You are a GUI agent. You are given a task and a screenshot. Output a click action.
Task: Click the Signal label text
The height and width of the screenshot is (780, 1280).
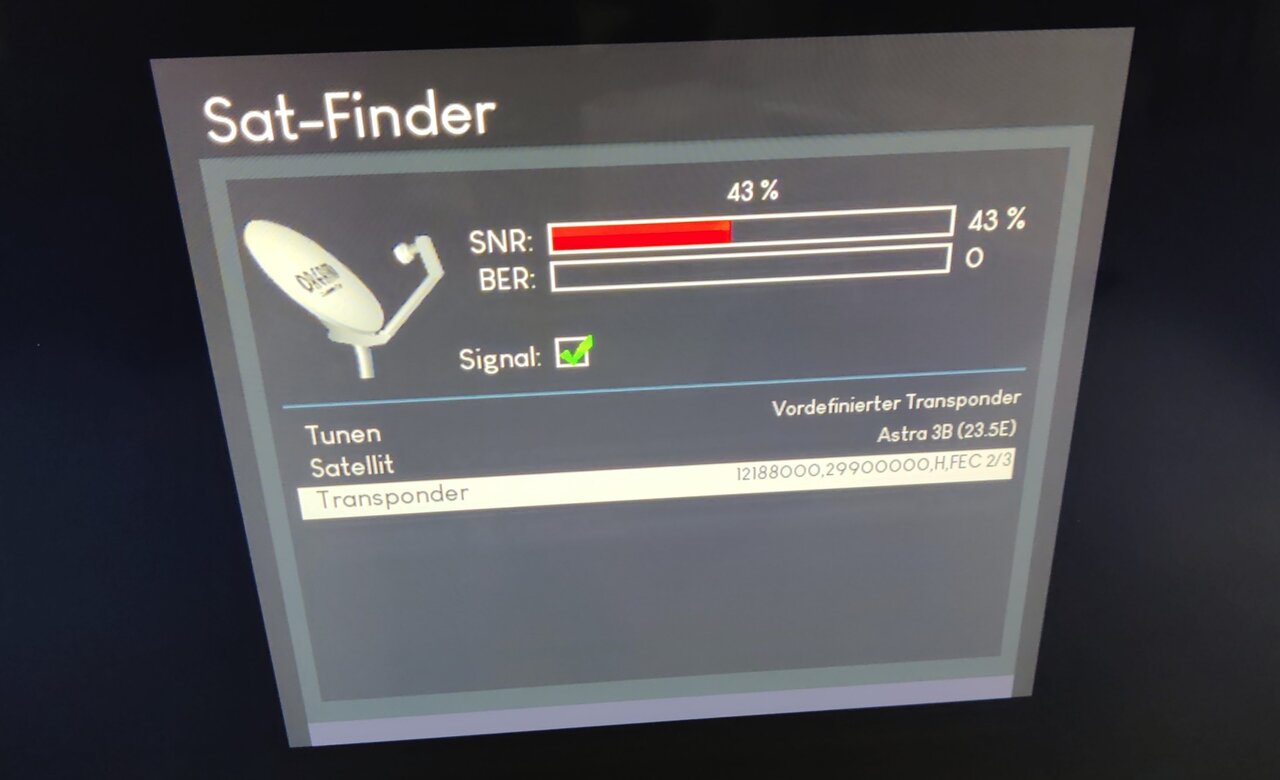tap(497, 355)
